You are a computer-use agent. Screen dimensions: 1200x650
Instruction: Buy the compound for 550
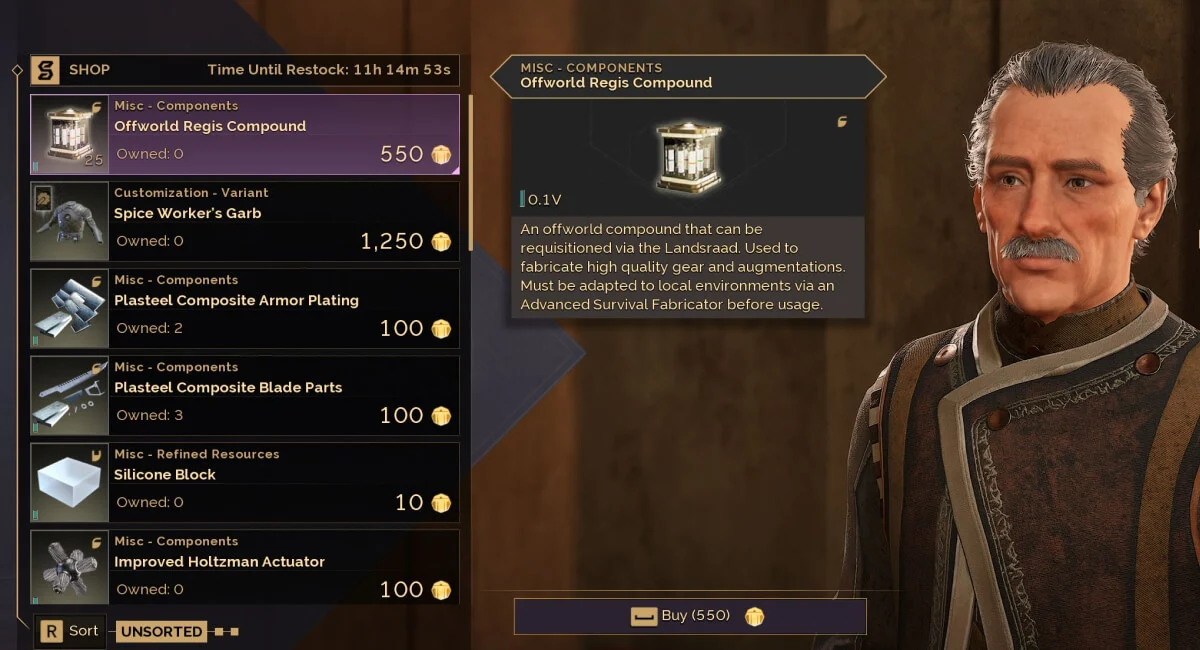[690, 616]
